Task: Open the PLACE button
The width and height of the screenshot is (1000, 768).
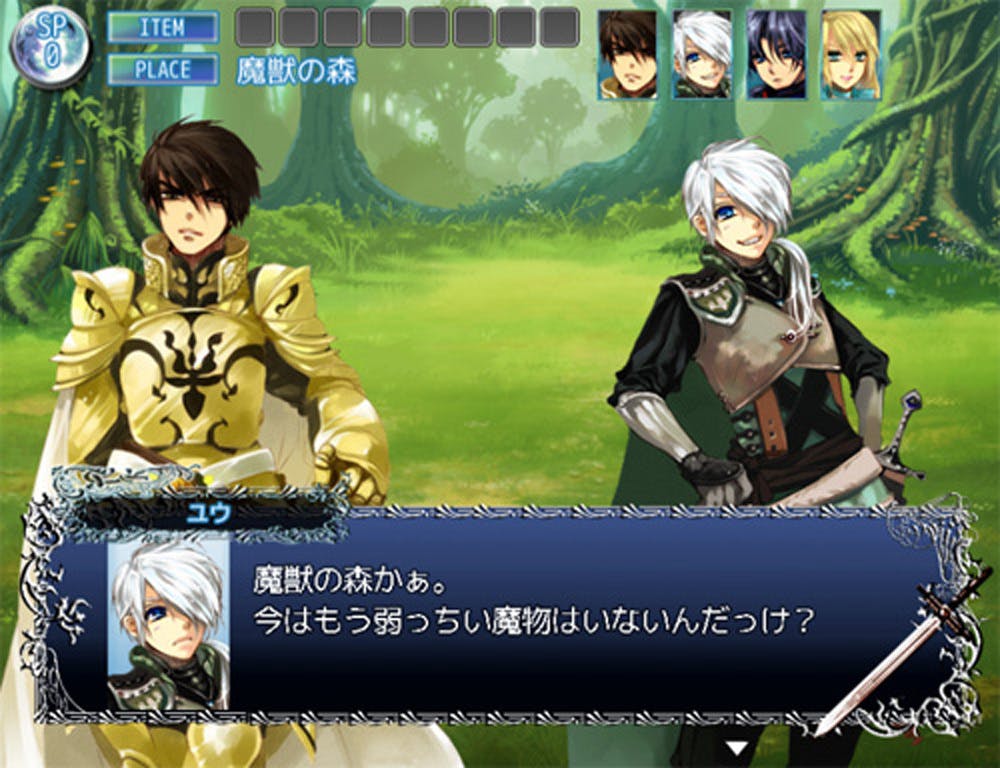Action: [x=163, y=70]
